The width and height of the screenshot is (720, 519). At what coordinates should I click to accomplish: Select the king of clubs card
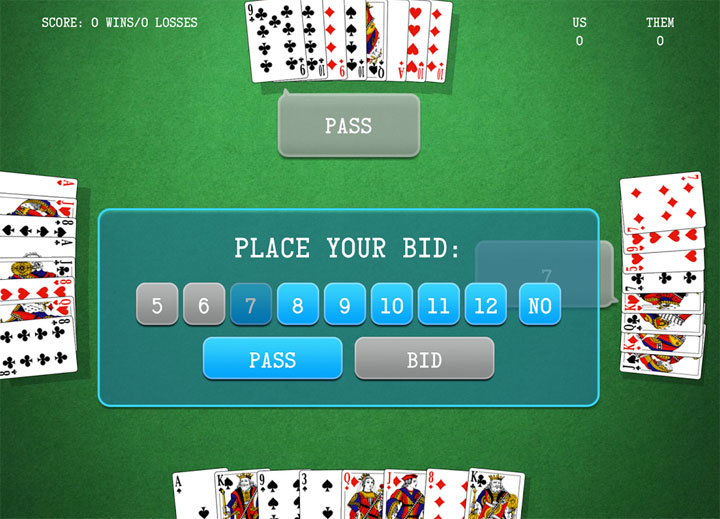point(497,497)
